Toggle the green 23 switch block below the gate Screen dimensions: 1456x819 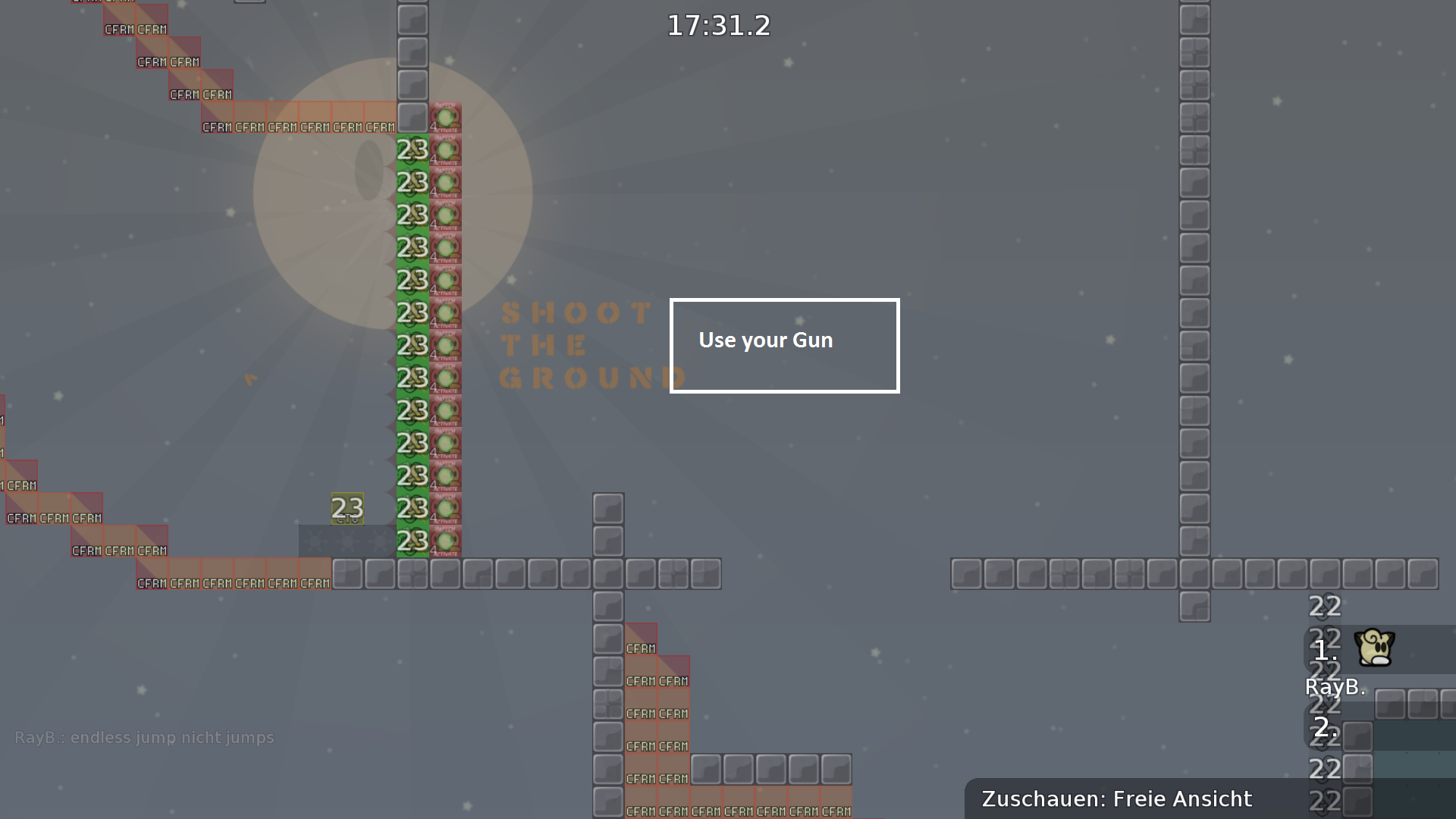click(412, 150)
